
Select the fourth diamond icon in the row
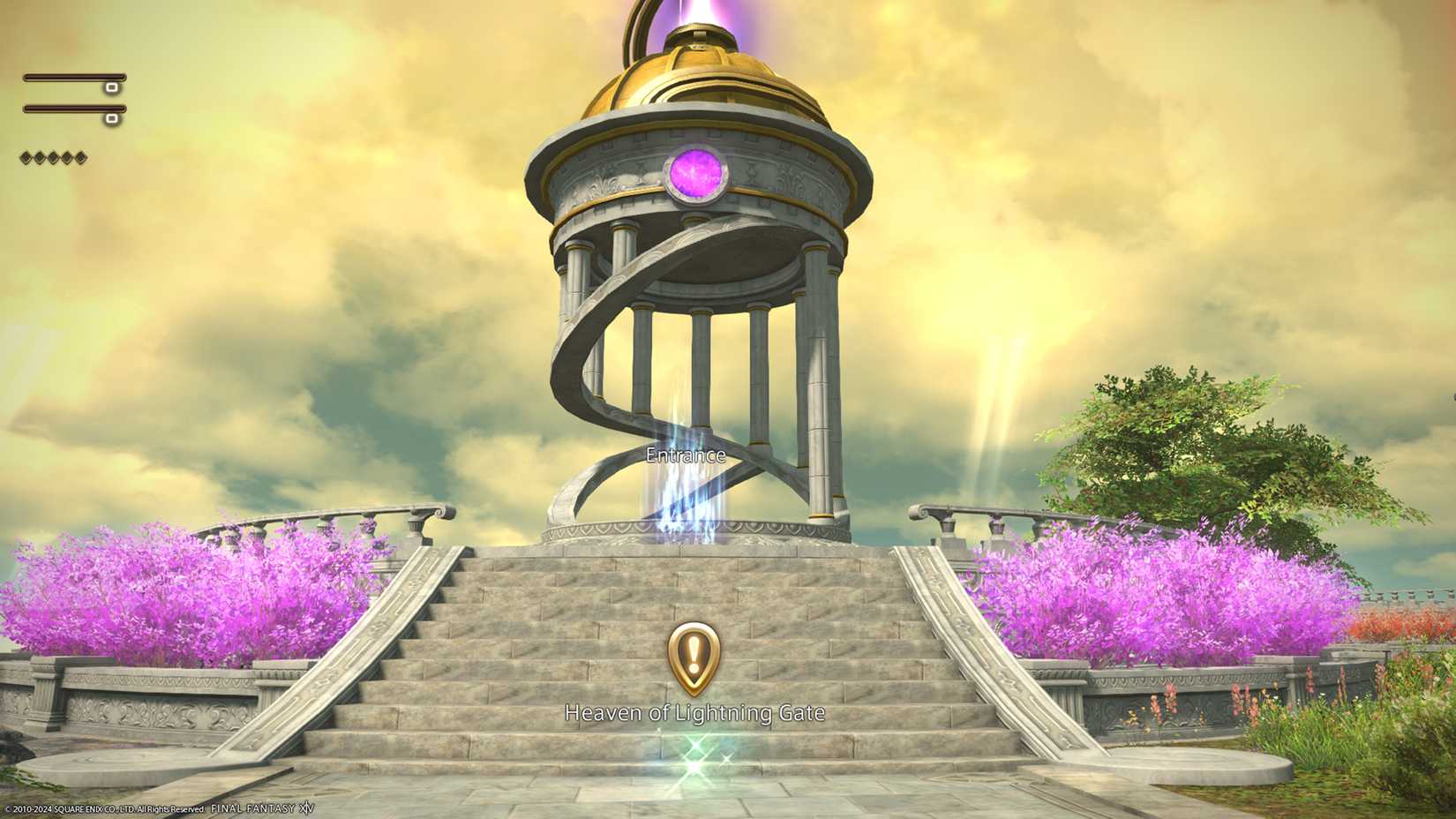66,157
